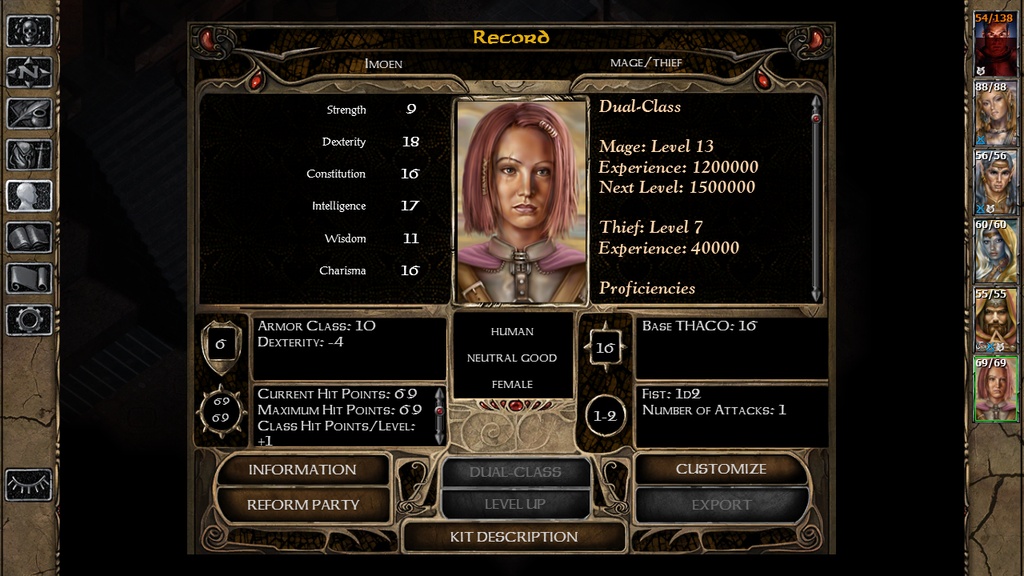Open the journal quill icon

pyautogui.click(x=29, y=113)
